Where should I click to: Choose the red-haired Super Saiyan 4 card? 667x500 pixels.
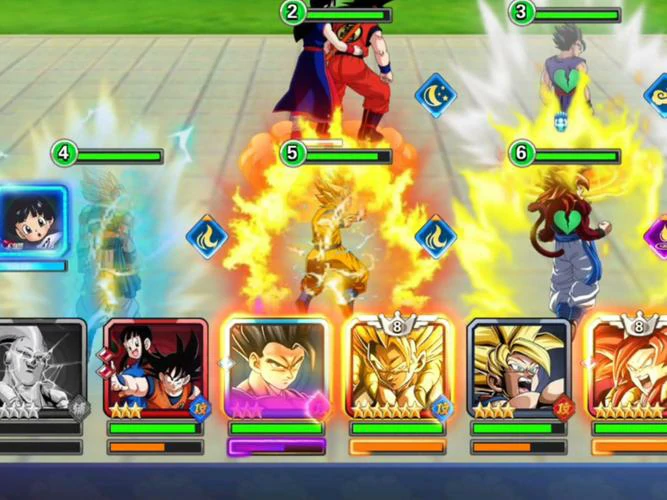point(630,367)
